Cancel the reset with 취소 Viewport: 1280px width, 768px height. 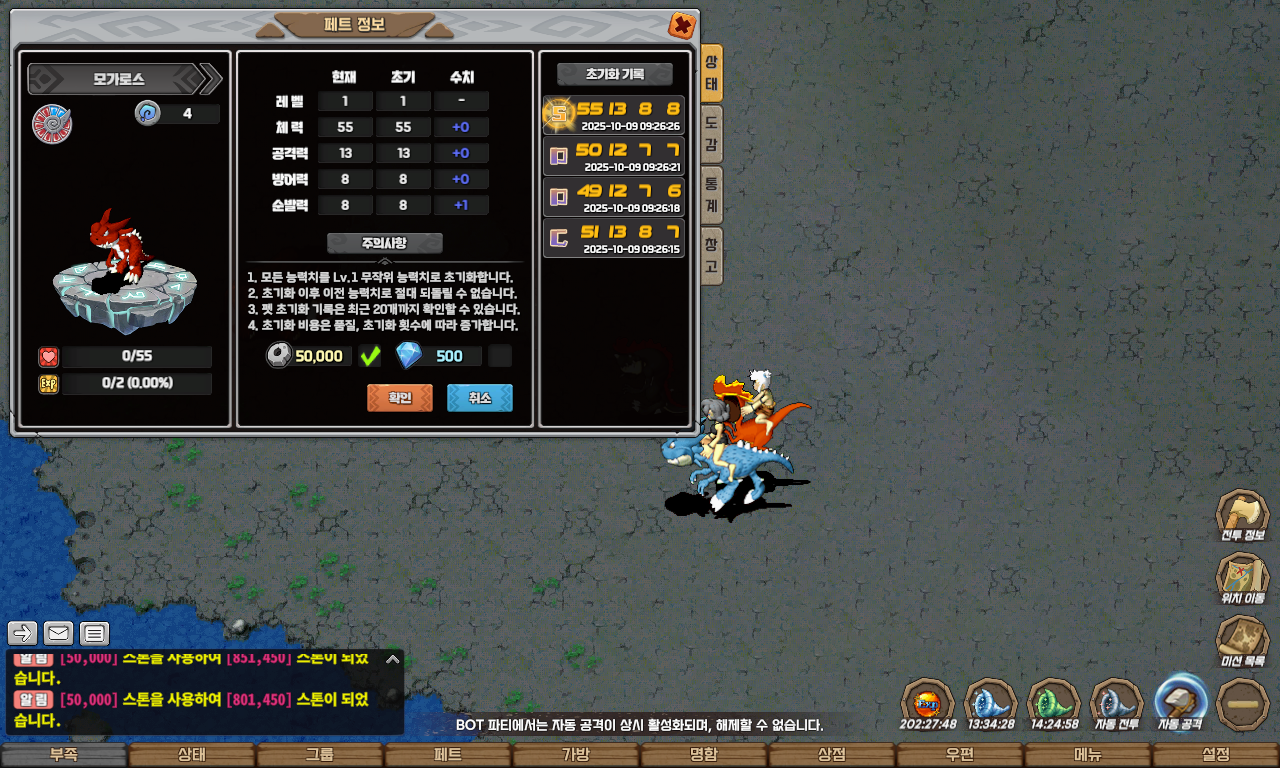(480, 398)
